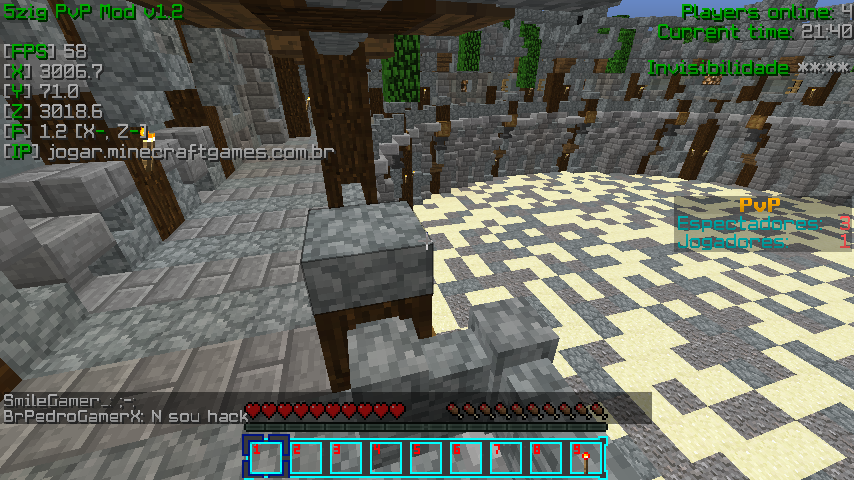Select the highlighted hotbar slot numbered 1
This screenshot has height=480, width=854.
coord(266,457)
